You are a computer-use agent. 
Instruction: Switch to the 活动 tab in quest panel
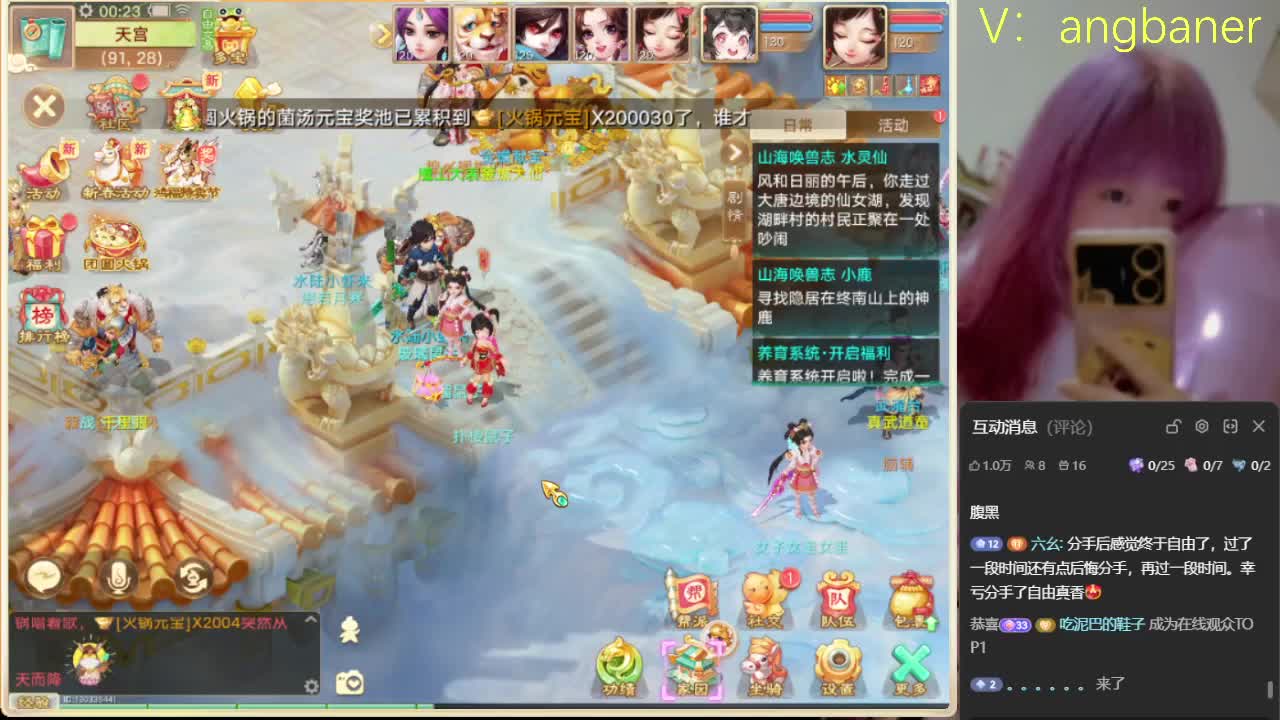coord(893,124)
